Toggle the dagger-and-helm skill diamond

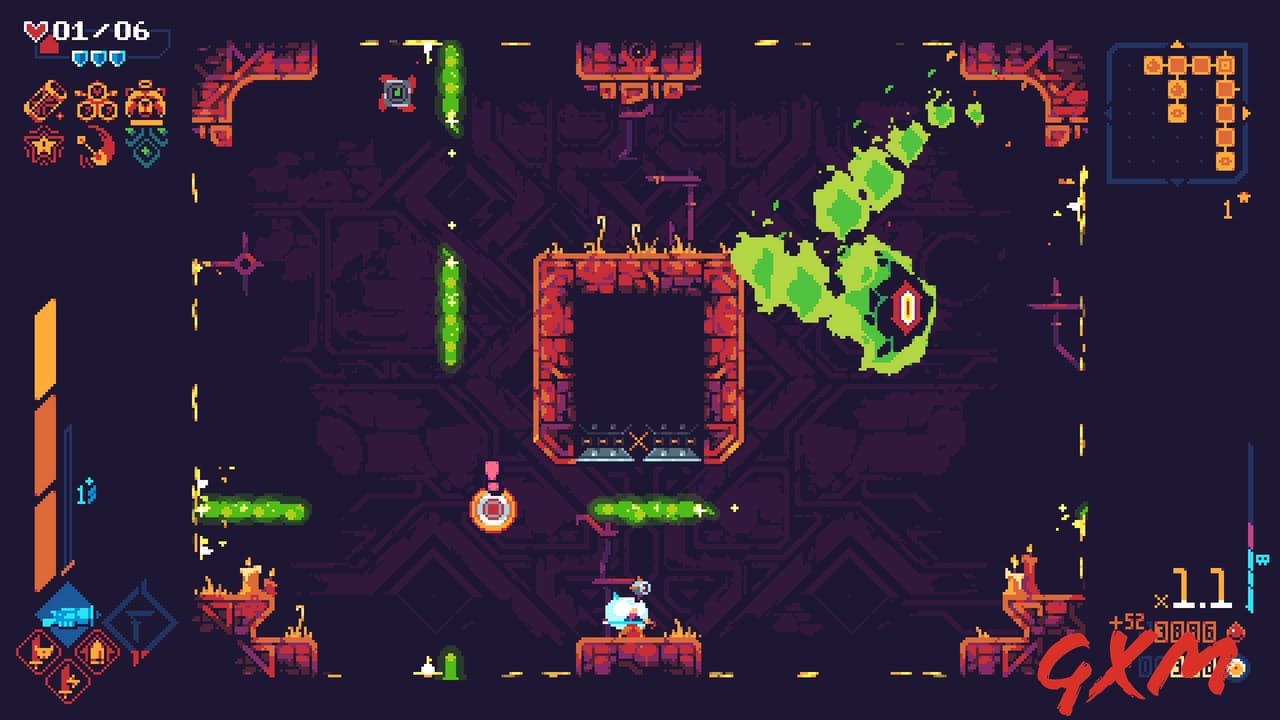(x=41, y=652)
